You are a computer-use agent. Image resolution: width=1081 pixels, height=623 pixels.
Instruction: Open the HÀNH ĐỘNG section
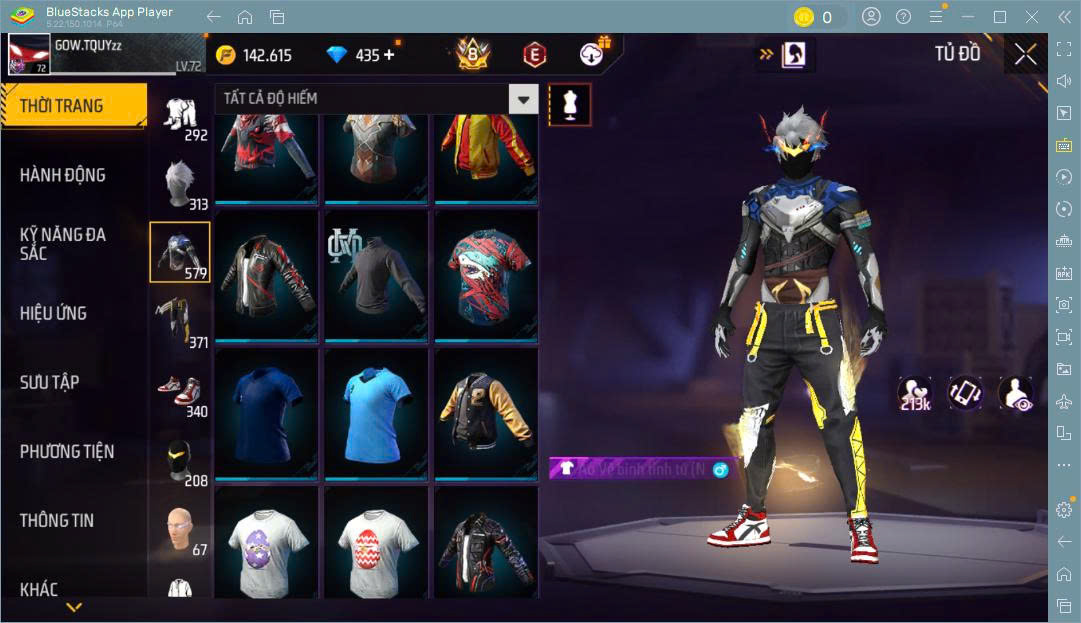point(62,175)
